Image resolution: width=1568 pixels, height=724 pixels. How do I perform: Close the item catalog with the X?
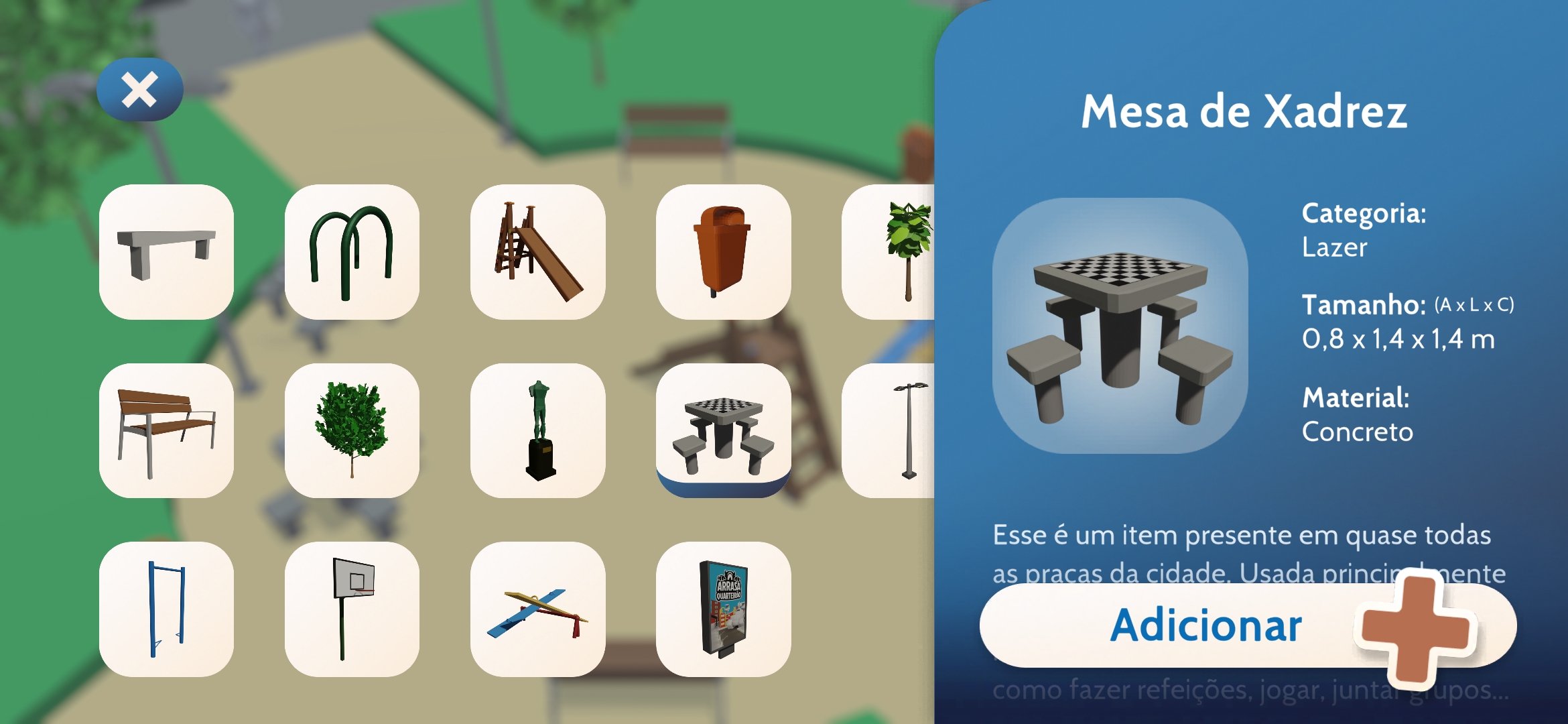(x=139, y=90)
